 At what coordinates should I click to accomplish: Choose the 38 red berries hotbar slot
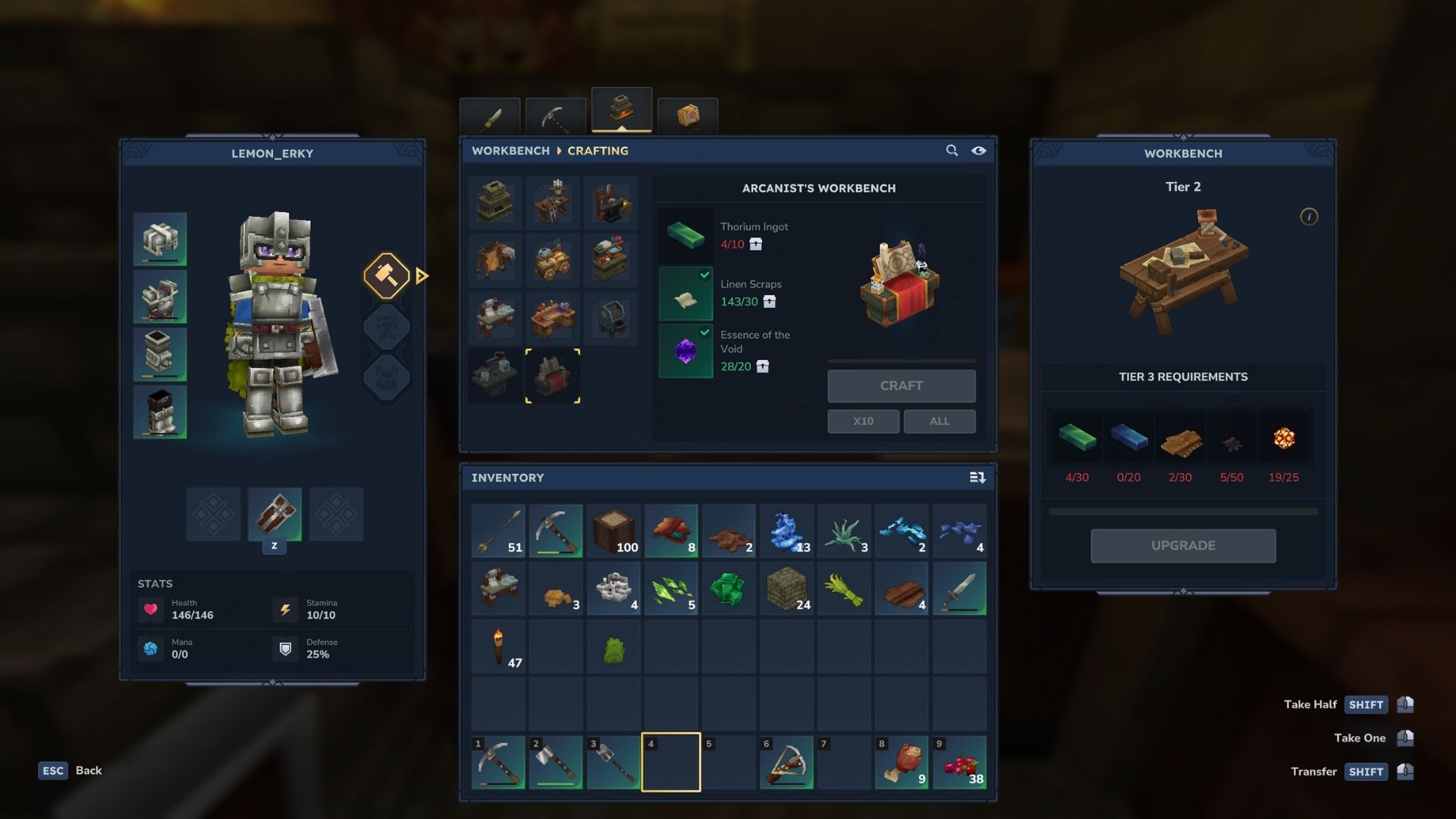(959, 762)
